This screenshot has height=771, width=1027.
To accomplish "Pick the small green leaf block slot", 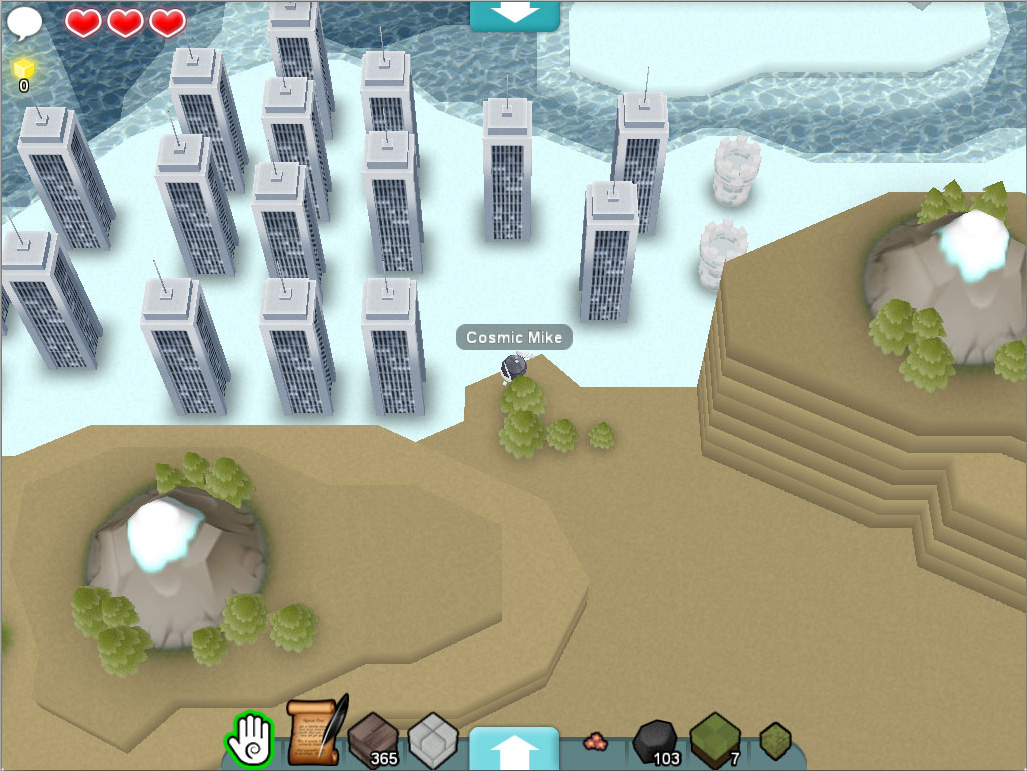I will [x=775, y=742].
